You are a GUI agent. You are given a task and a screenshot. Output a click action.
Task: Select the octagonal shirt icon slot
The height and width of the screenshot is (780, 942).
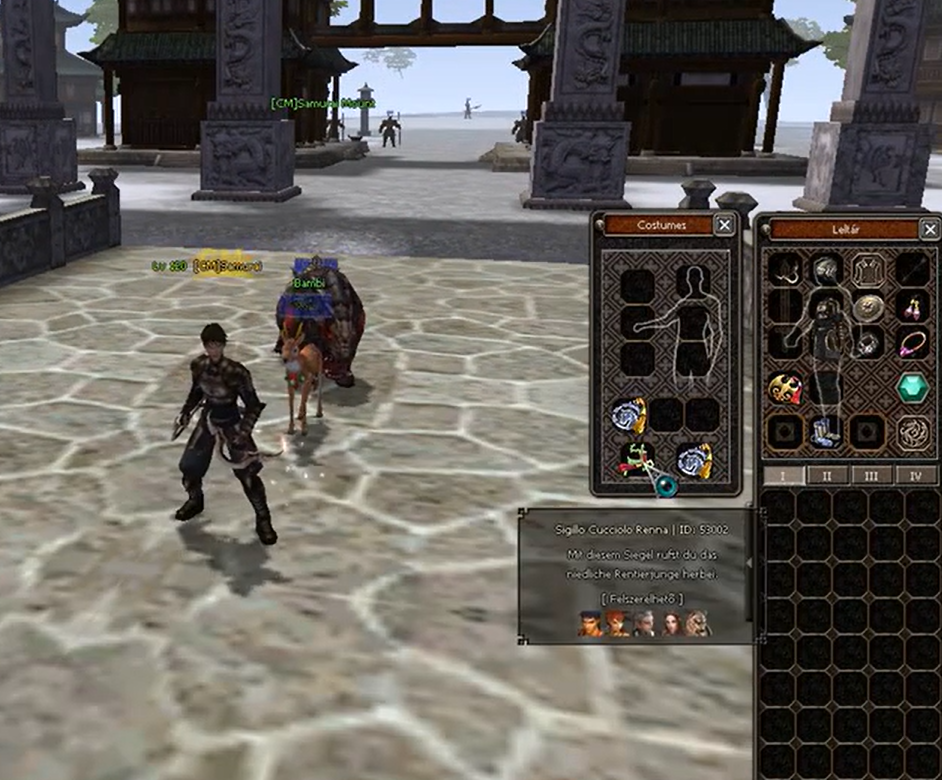(x=868, y=269)
